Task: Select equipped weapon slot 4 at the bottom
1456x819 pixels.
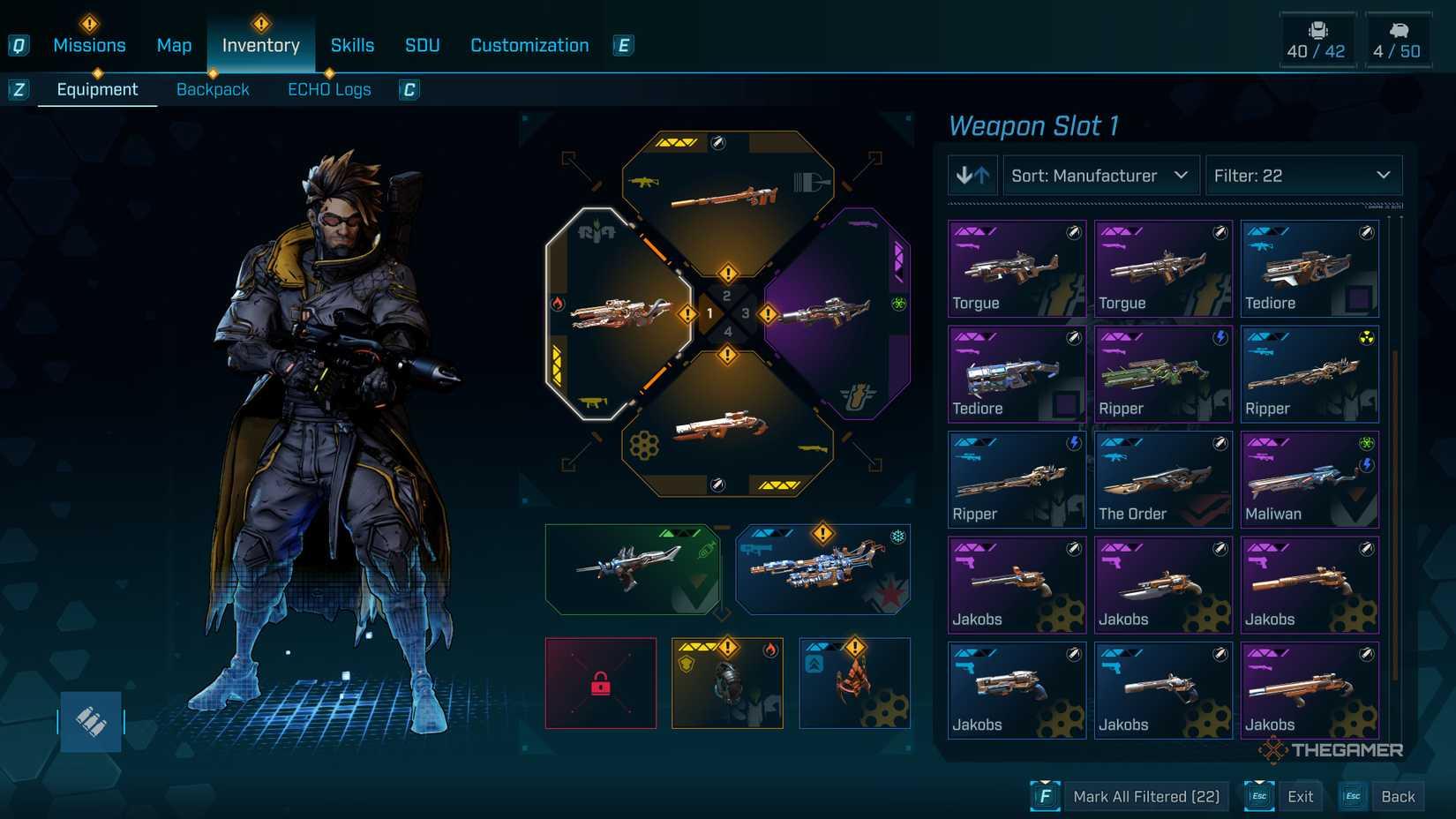Action: (x=727, y=428)
